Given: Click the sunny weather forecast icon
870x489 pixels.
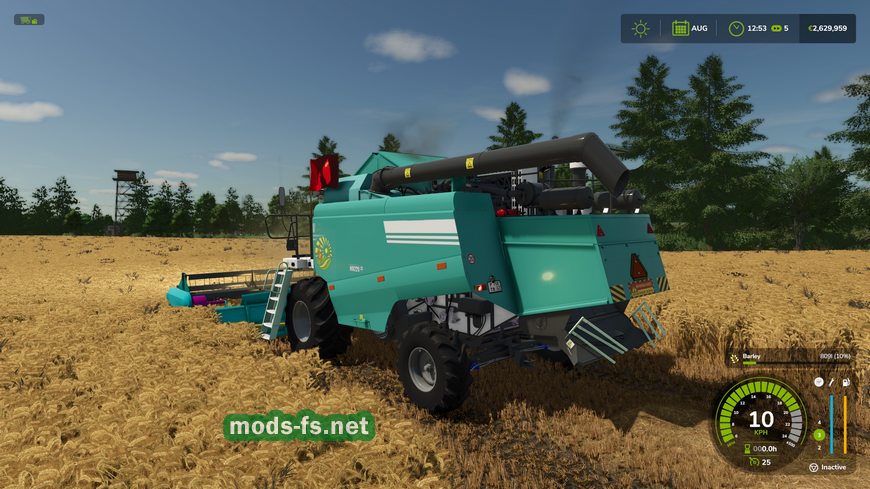Looking at the screenshot, I should click(640, 28).
